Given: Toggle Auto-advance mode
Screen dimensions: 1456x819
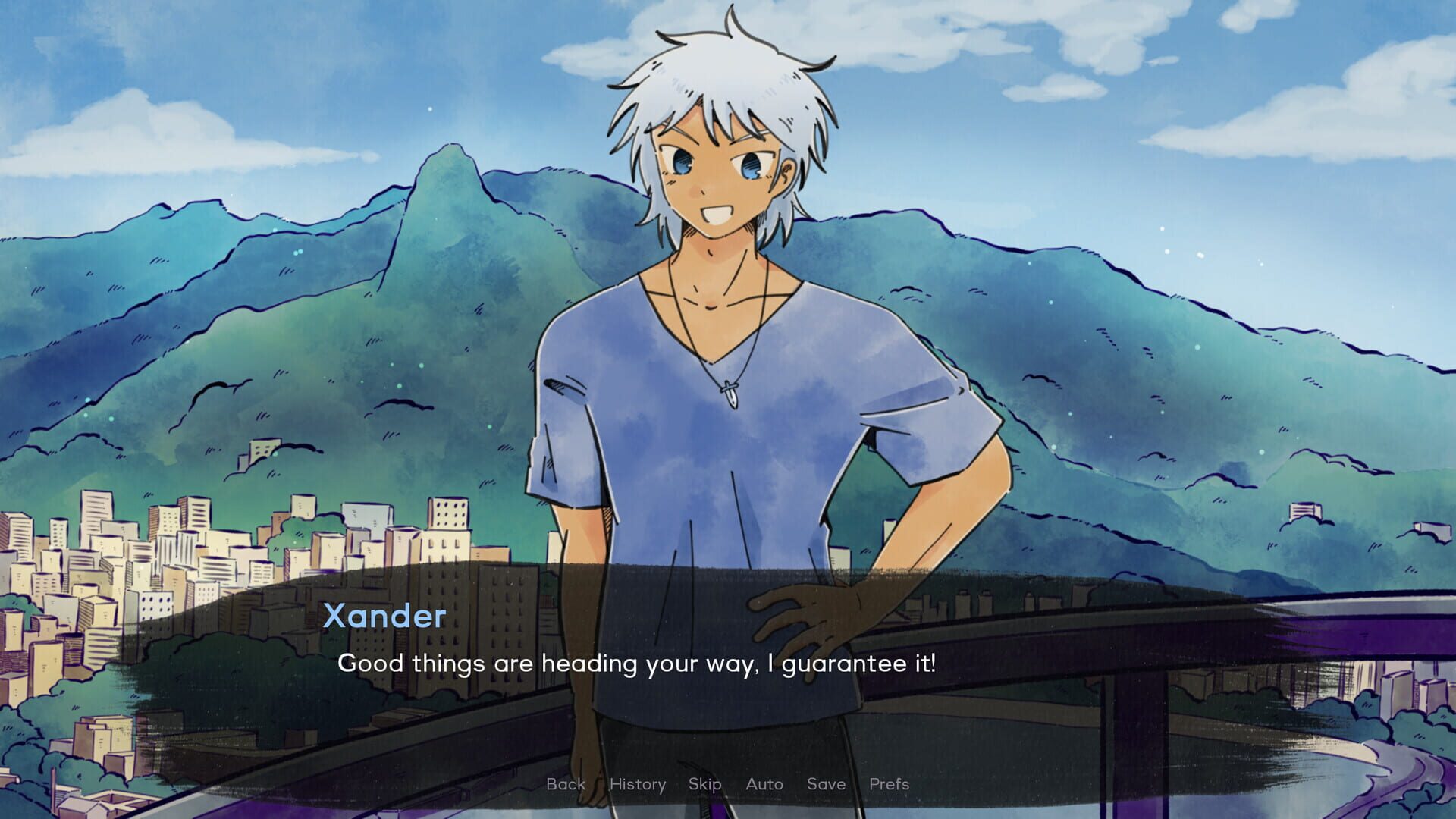Looking at the screenshot, I should pos(764,784).
